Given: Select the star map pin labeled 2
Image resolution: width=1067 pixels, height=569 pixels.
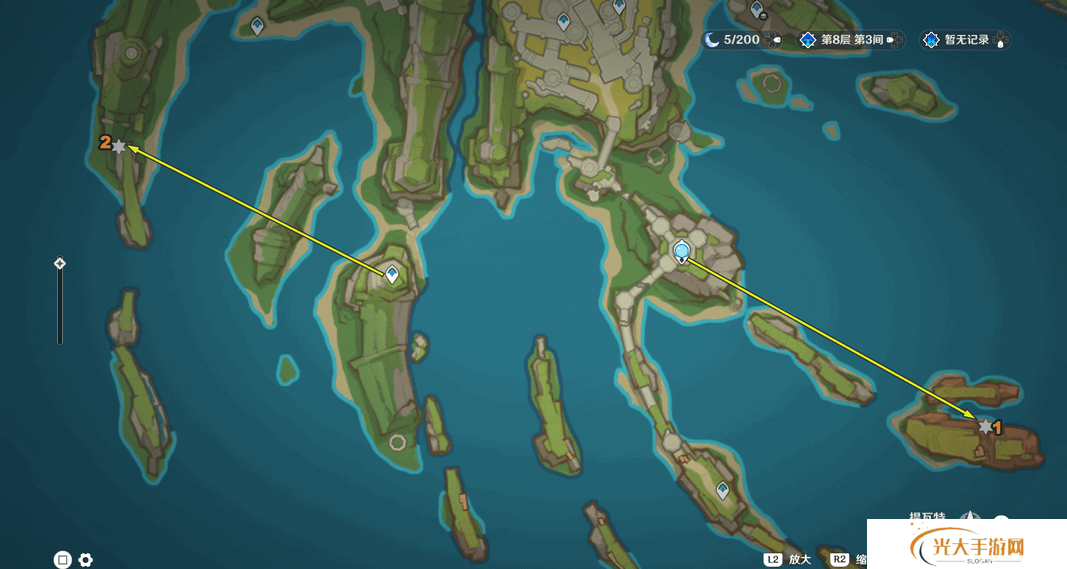Looking at the screenshot, I should point(119,146).
